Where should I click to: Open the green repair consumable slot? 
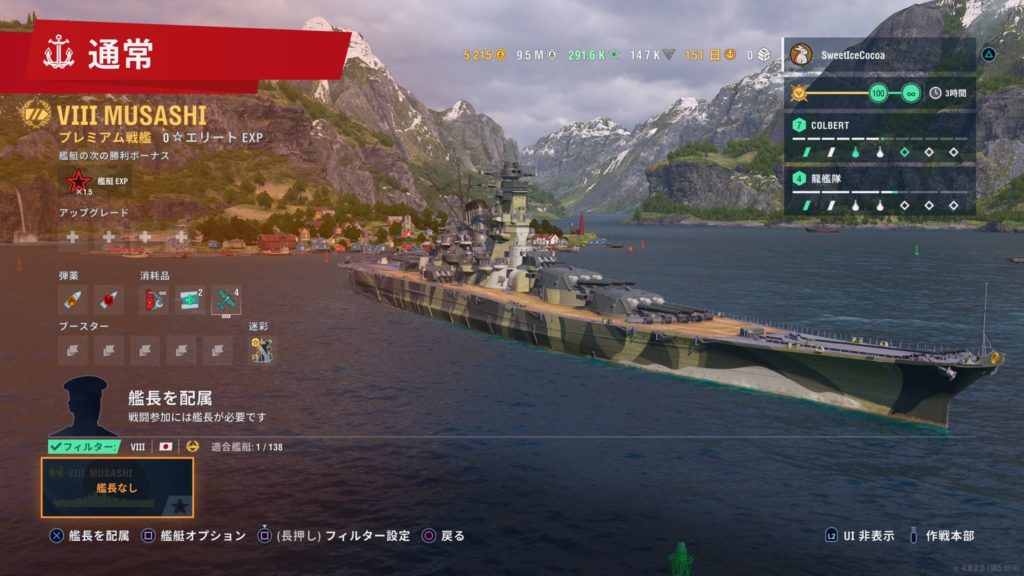[190, 299]
